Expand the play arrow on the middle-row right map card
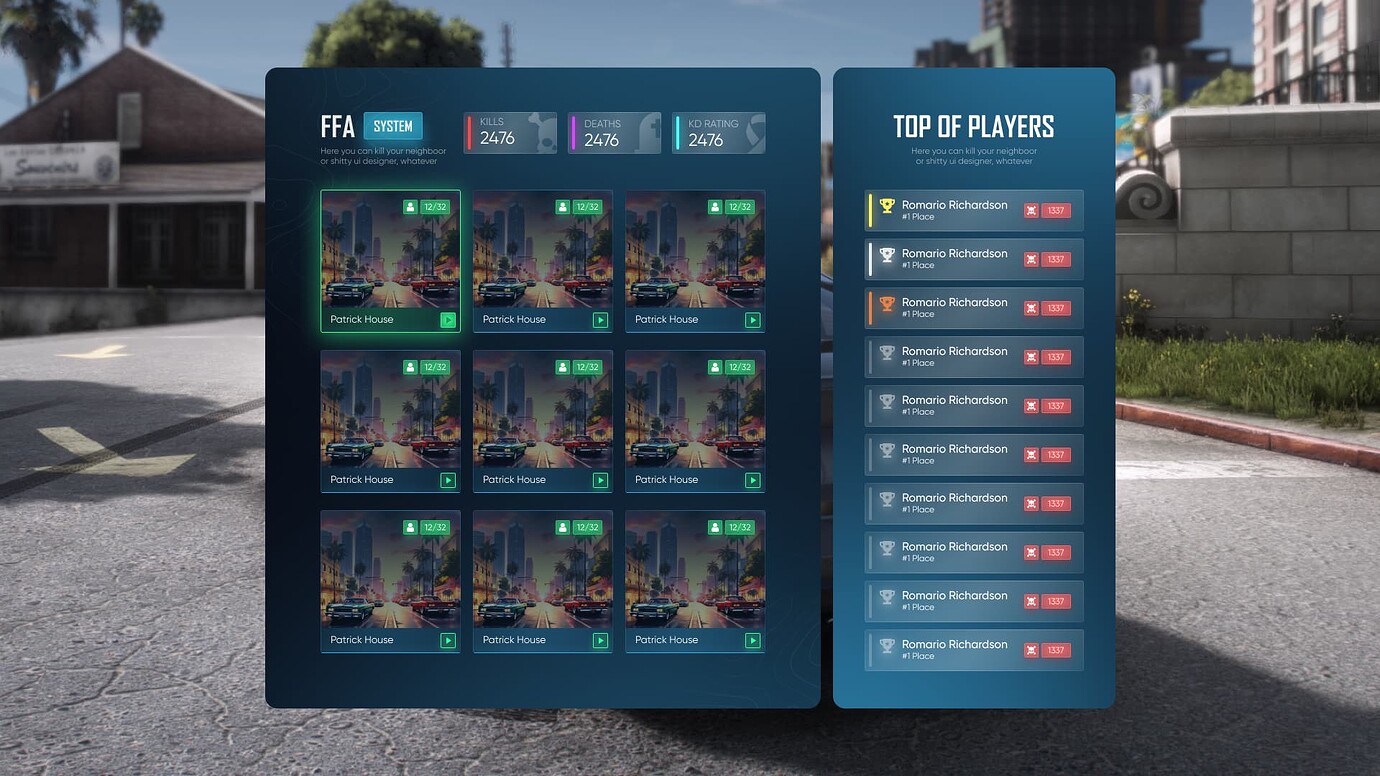The width and height of the screenshot is (1380, 776). [752, 479]
